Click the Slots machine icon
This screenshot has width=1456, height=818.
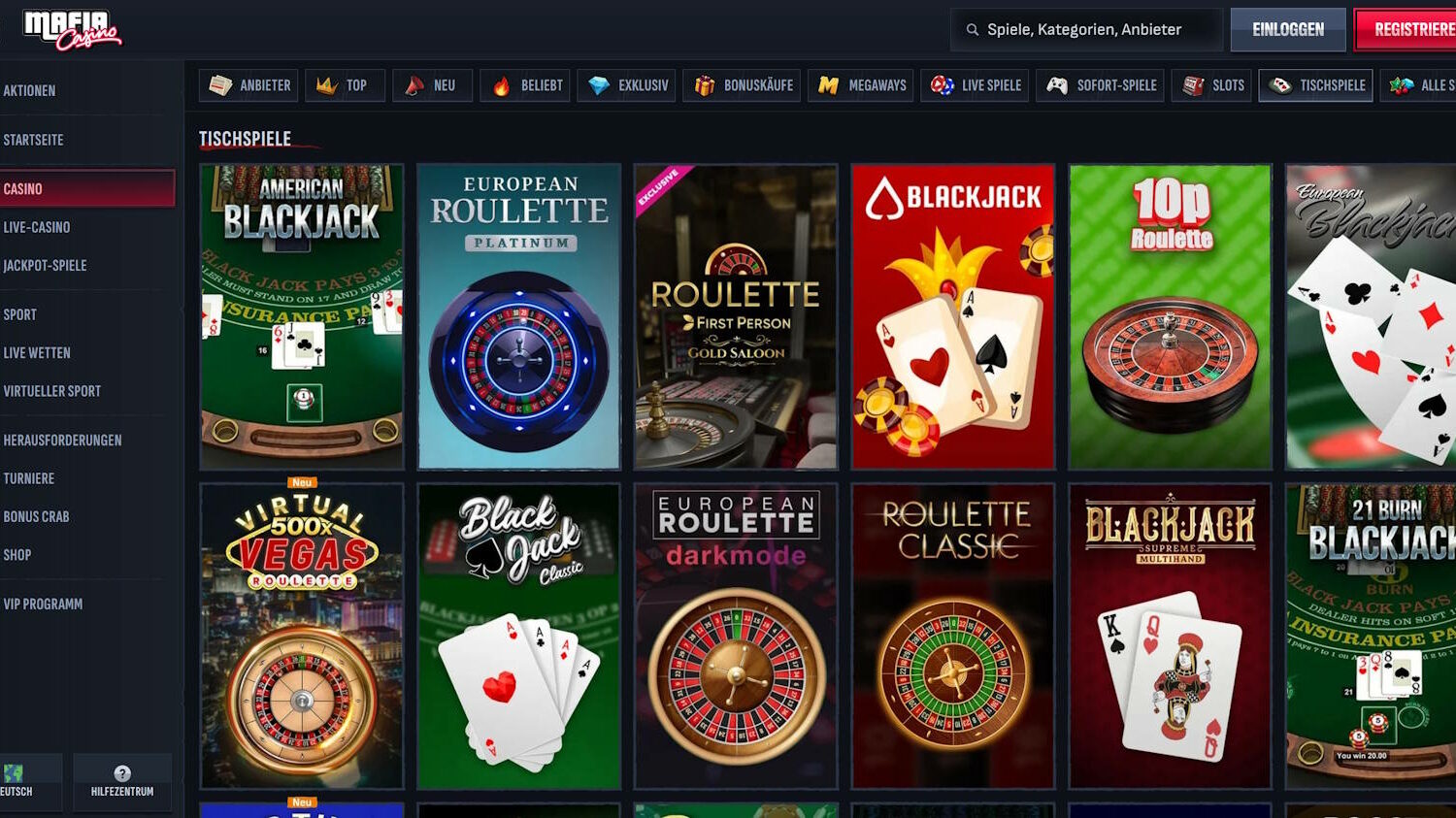(1191, 85)
